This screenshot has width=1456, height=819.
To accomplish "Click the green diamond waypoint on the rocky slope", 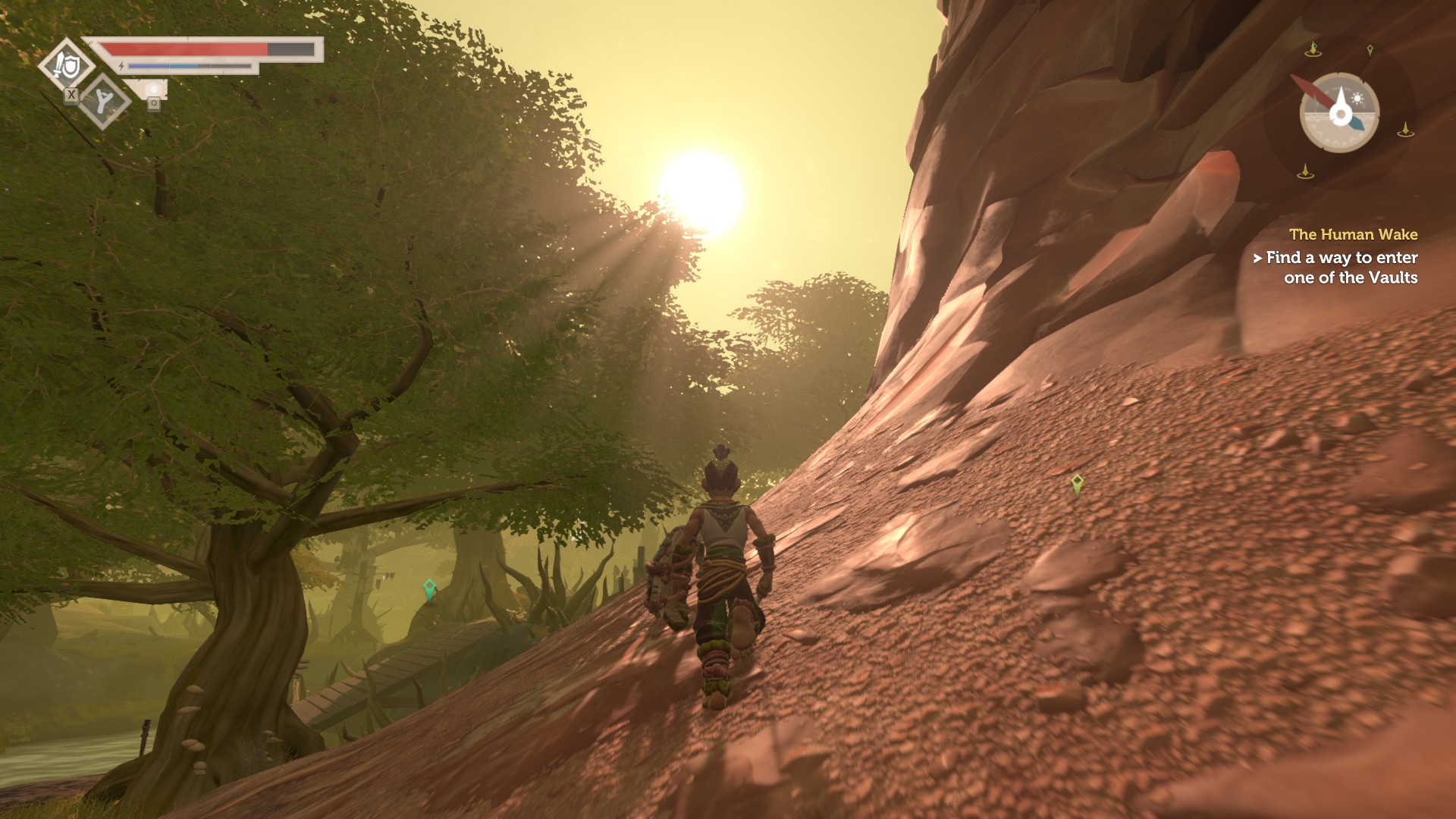I will click(1077, 483).
